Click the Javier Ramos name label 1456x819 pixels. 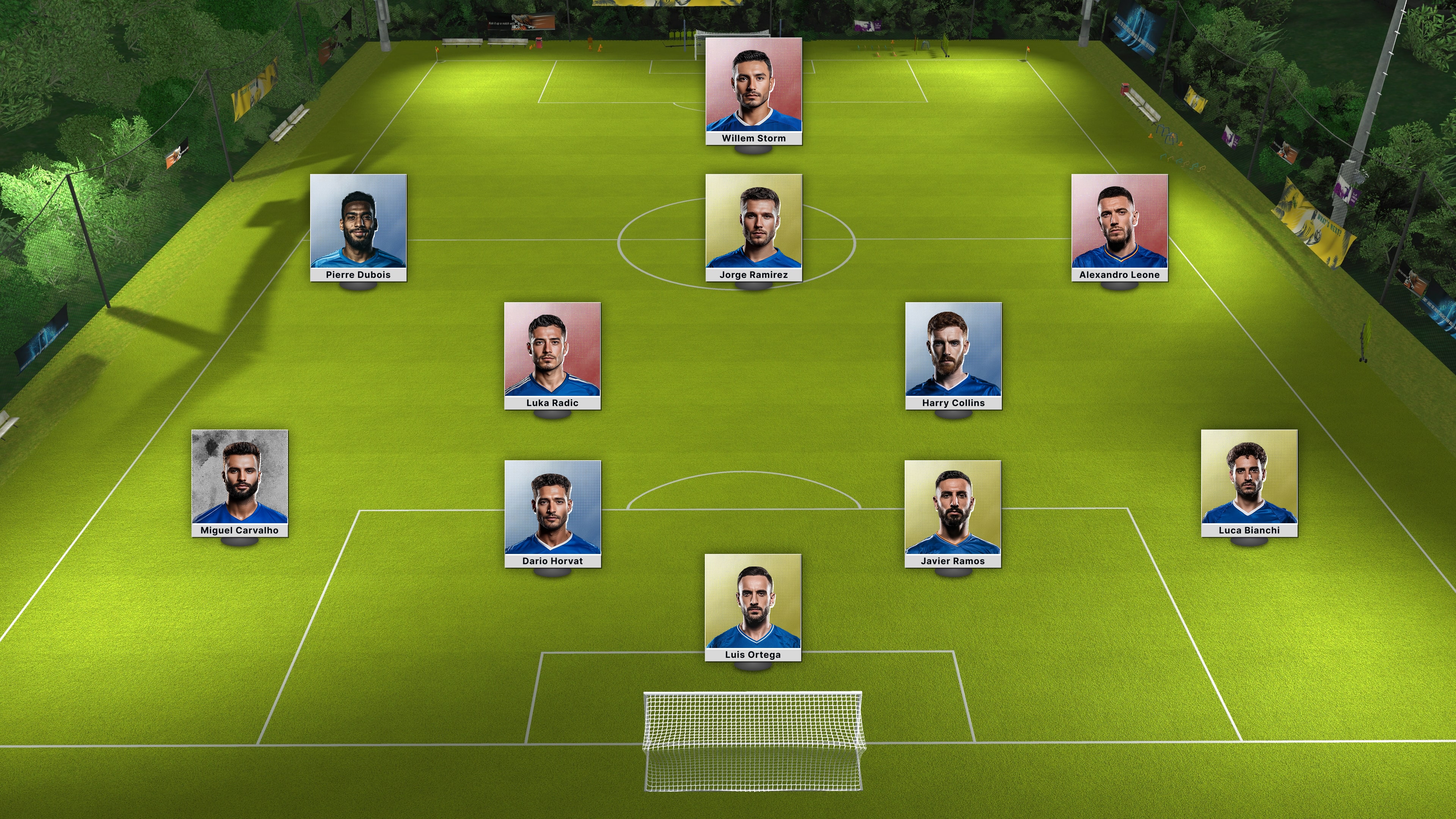[954, 561]
